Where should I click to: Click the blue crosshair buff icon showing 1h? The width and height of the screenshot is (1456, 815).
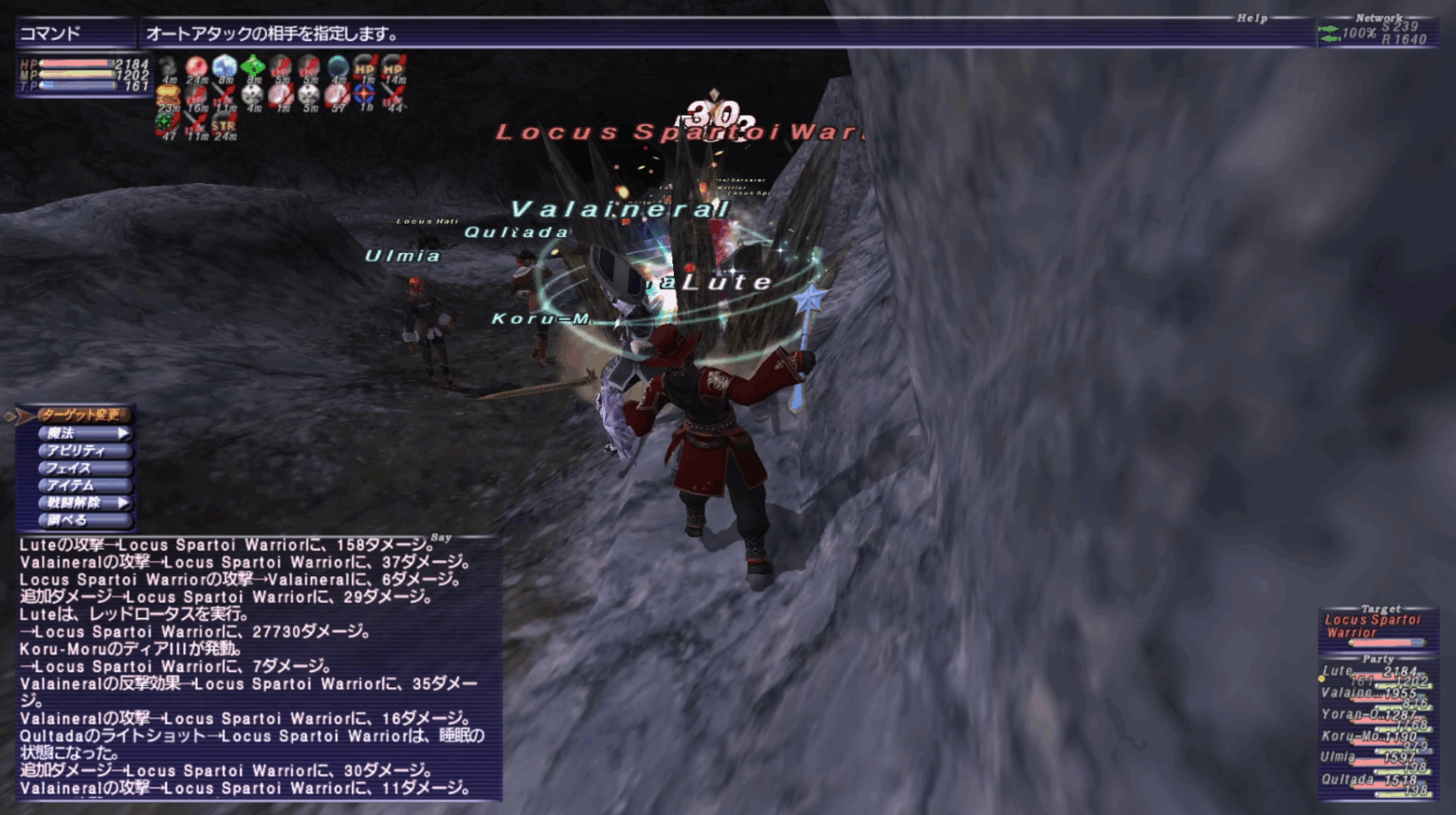(363, 95)
